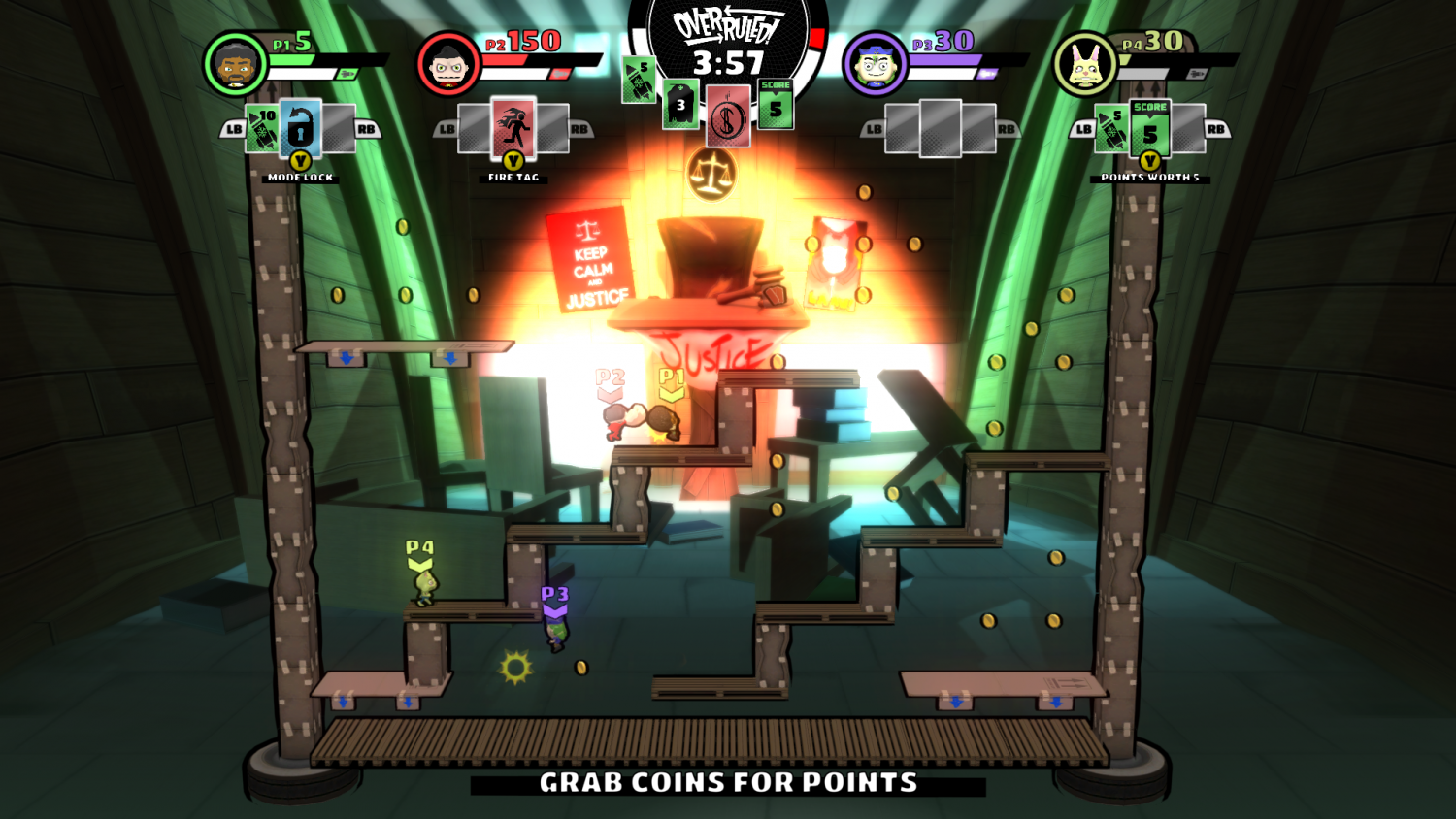Viewport: 1456px width, 819px height.
Task: Click P4's Score 5 card
Action: click(1151, 127)
